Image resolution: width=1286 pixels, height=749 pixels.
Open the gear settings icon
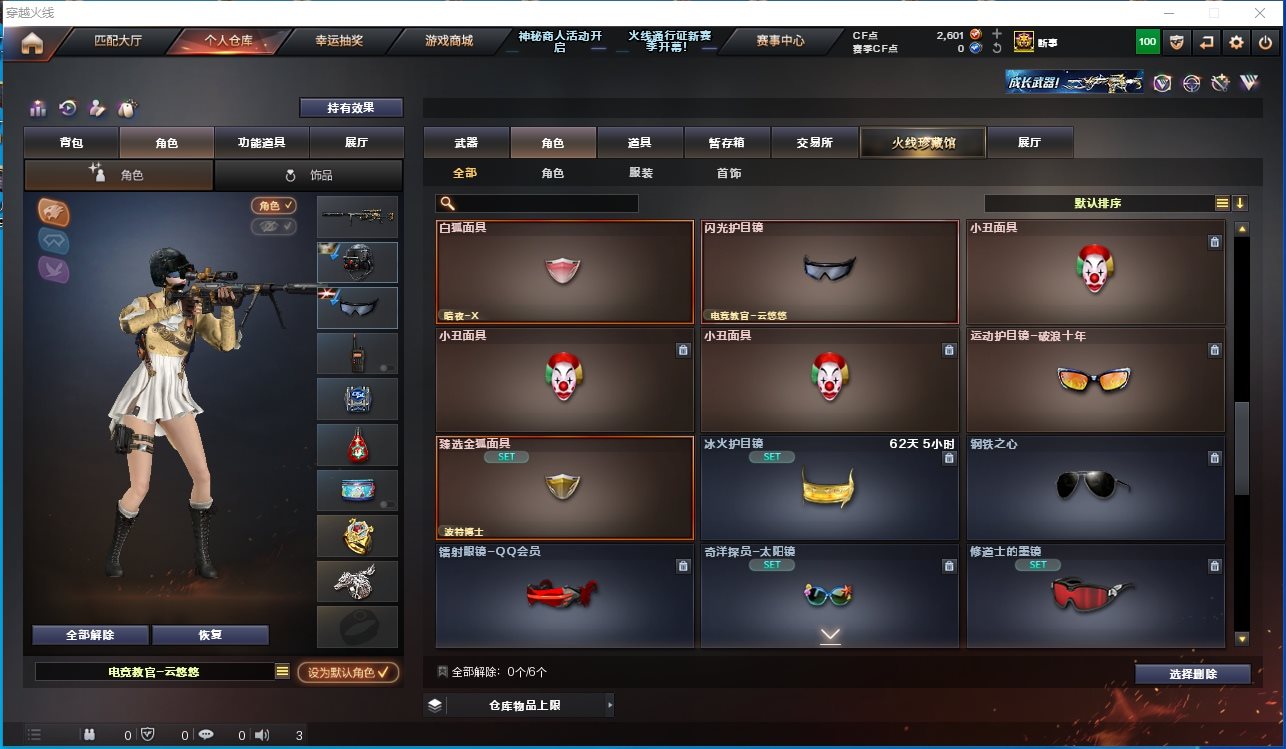[1237, 42]
